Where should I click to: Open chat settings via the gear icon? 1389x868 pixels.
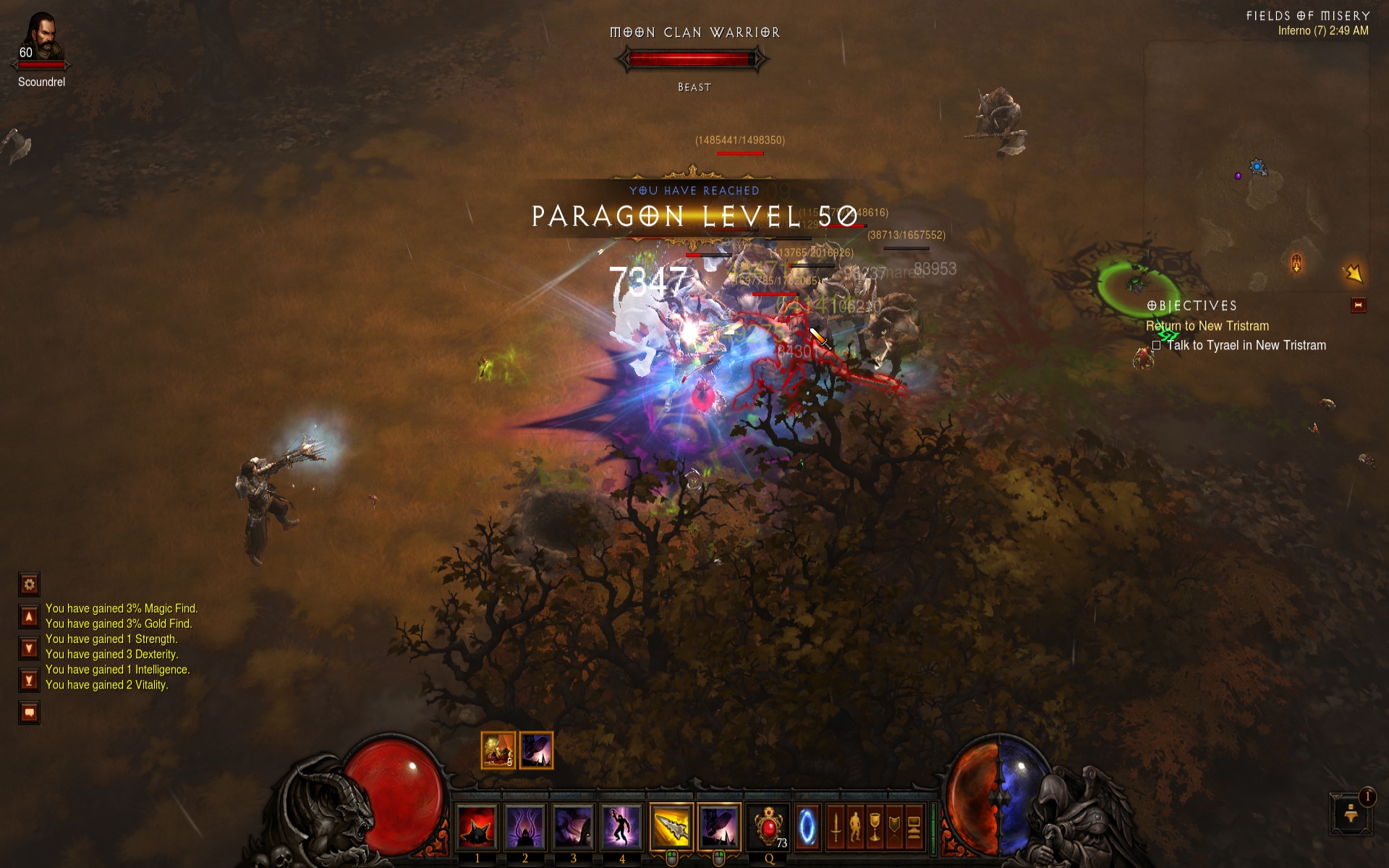[x=28, y=585]
